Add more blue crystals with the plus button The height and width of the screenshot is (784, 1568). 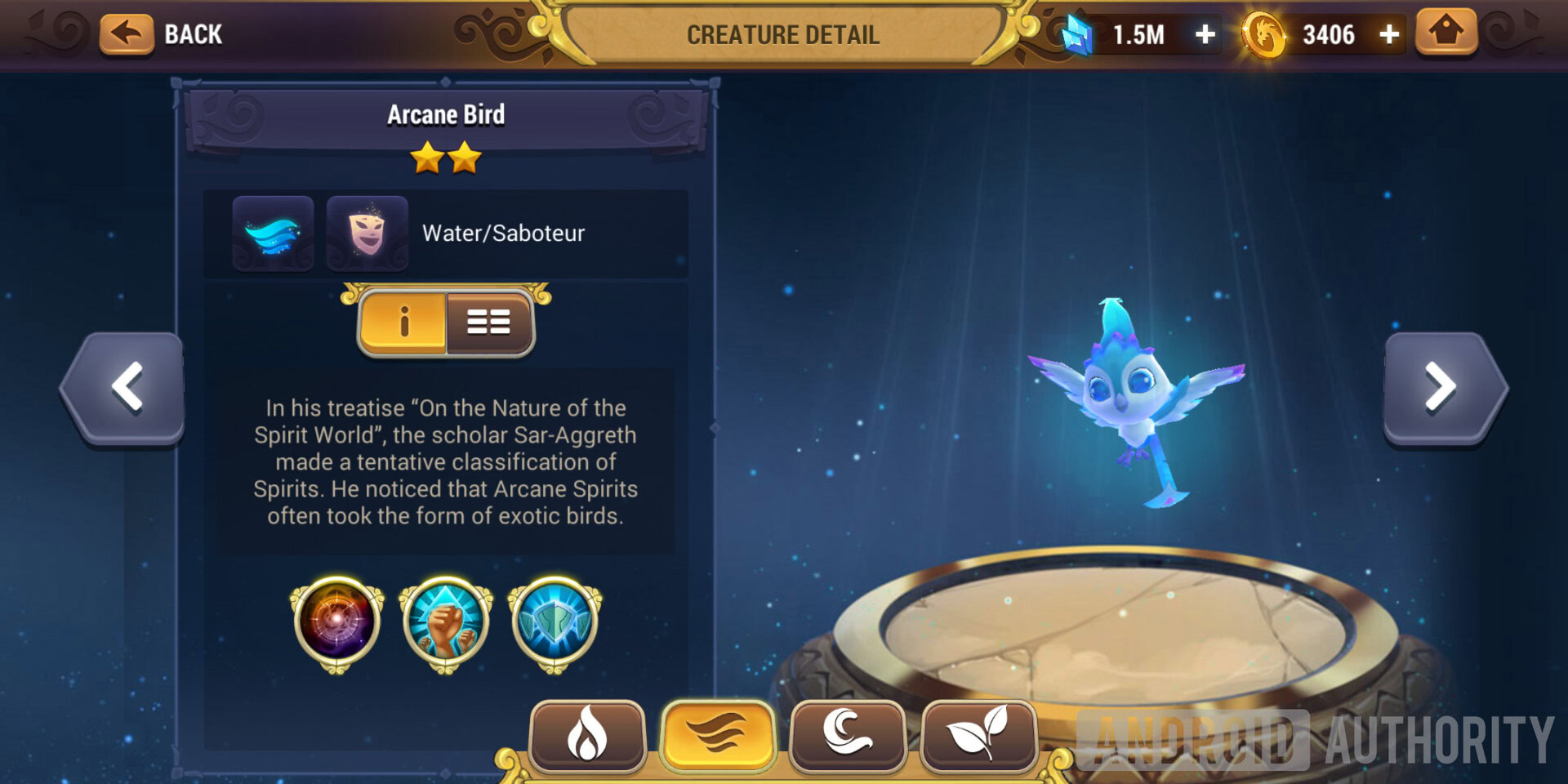[x=1205, y=34]
